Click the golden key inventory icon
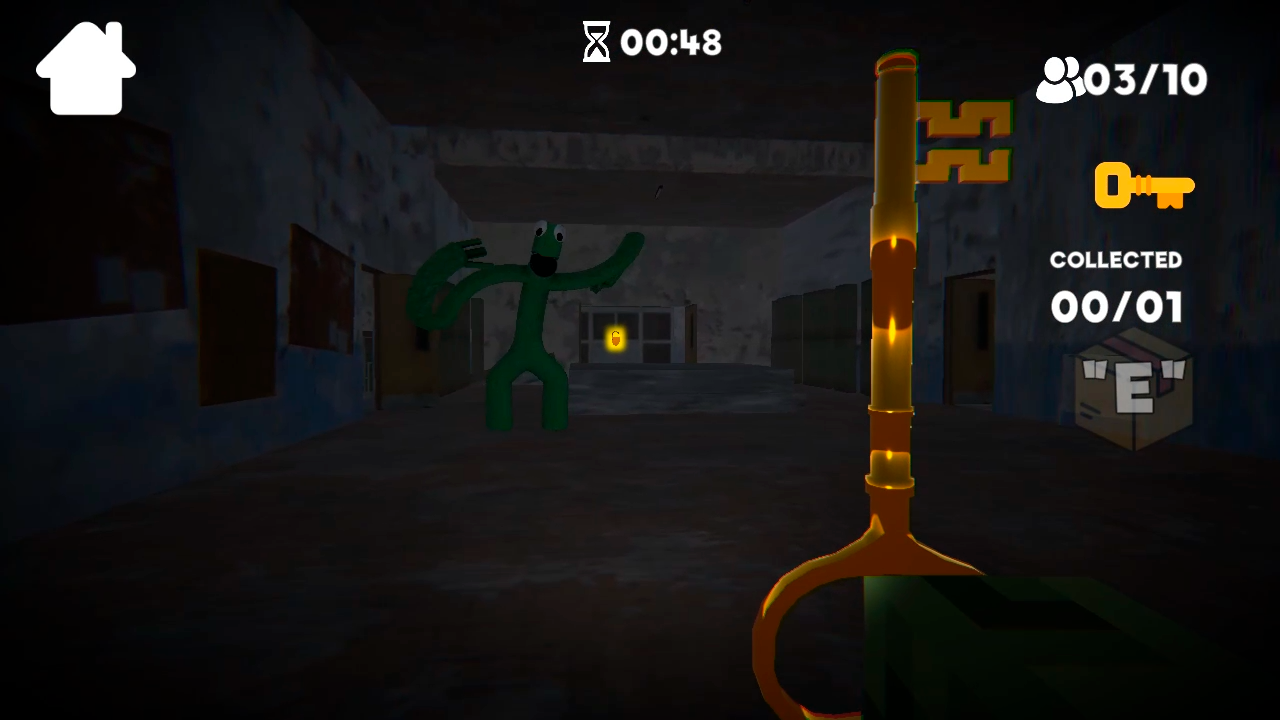The image size is (1280, 720). tap(1143, 185)
